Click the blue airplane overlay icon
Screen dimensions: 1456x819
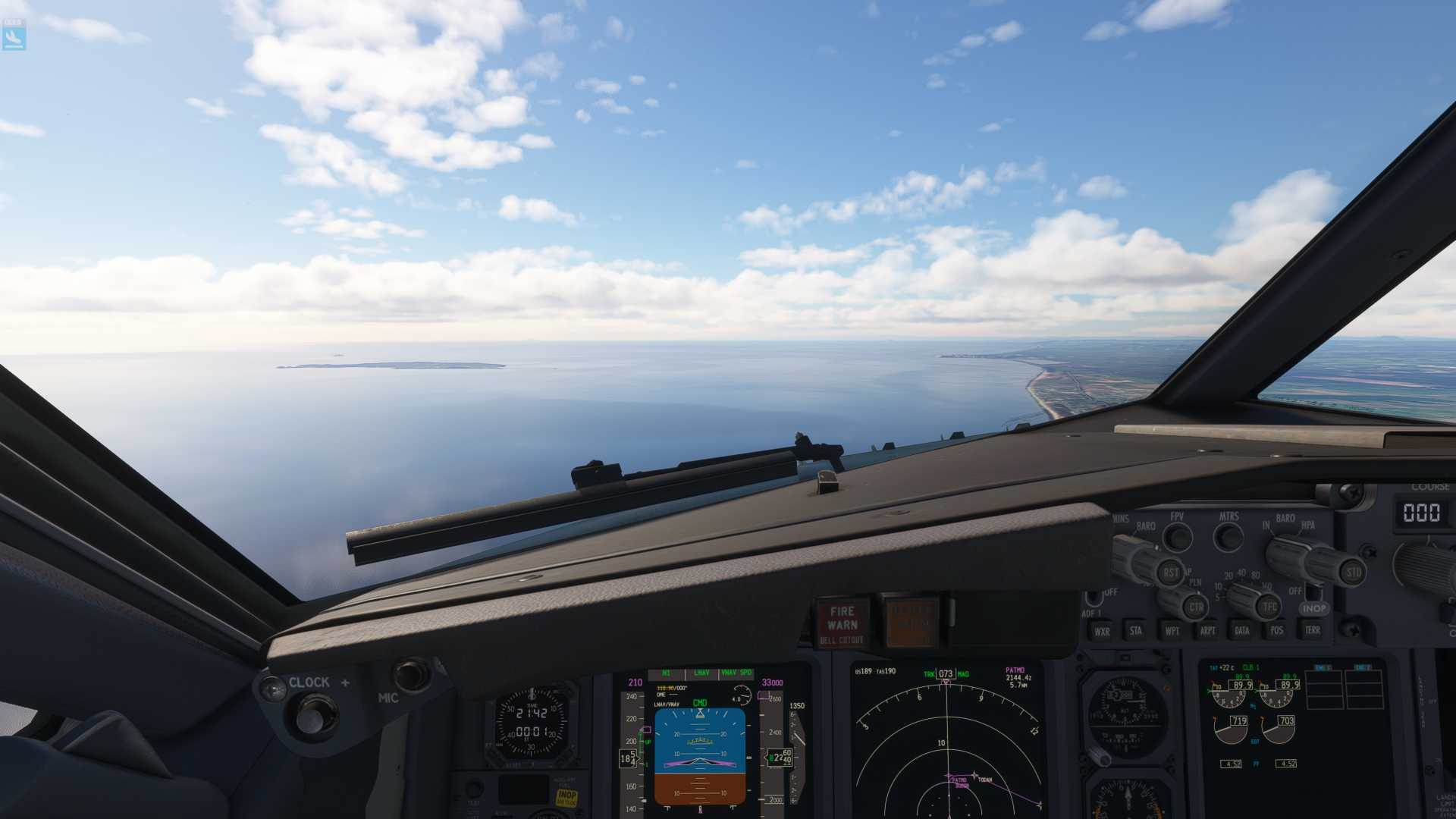[x=14, y=35]
